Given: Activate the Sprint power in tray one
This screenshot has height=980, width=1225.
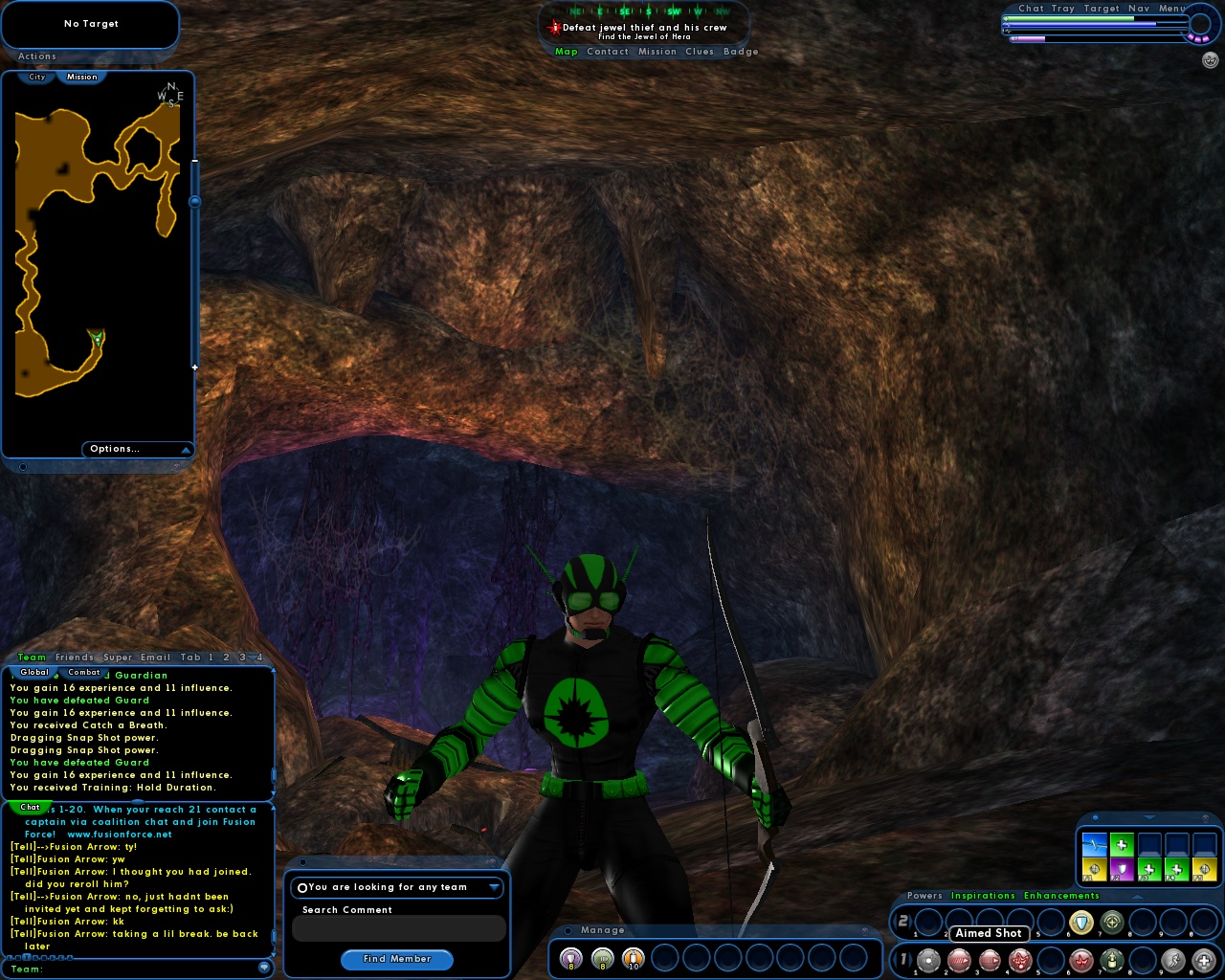Looking at the screenshot, I should click(1173, 960).
